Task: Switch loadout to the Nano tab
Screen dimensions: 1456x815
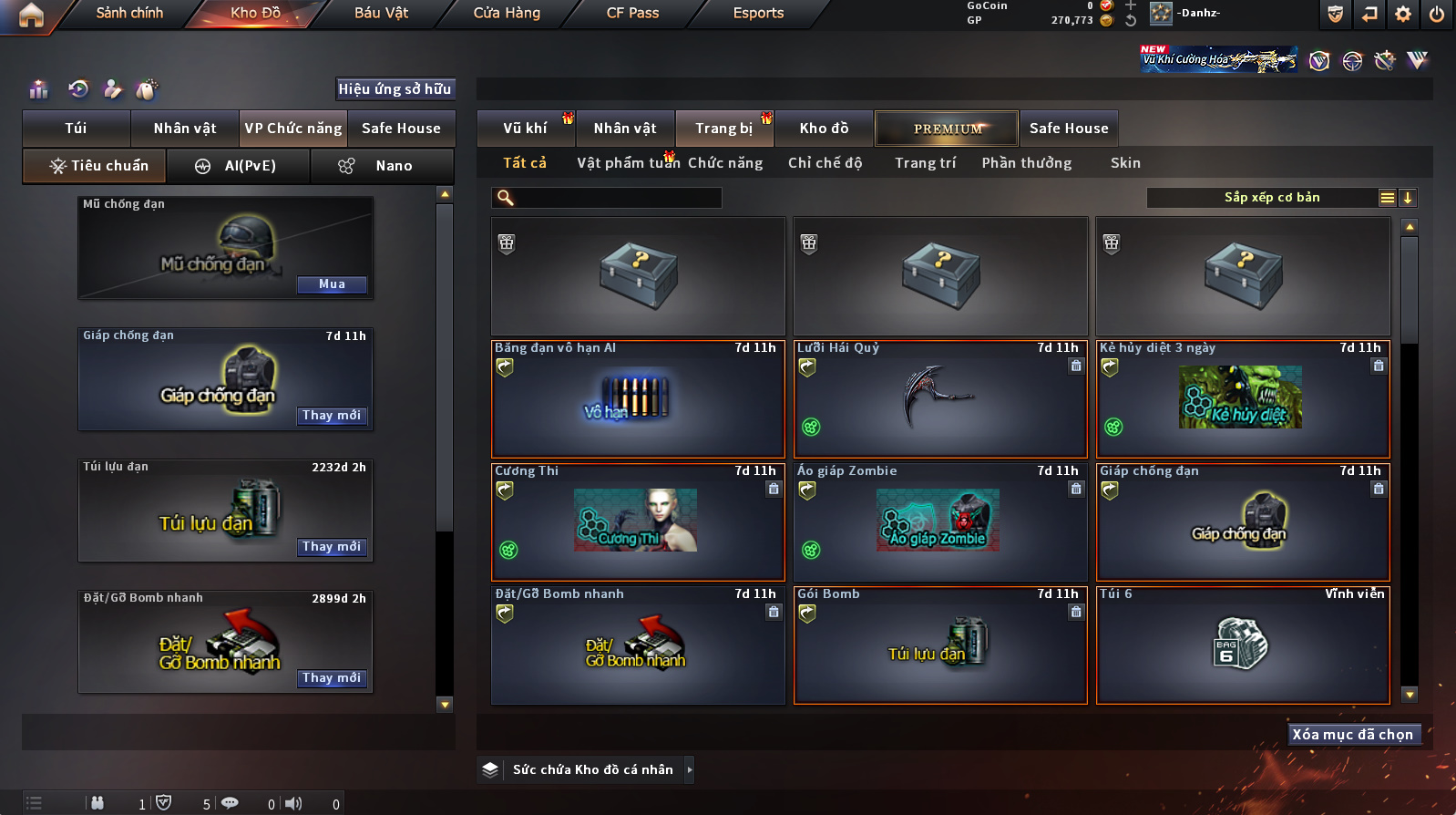Action: pos(383,166)
